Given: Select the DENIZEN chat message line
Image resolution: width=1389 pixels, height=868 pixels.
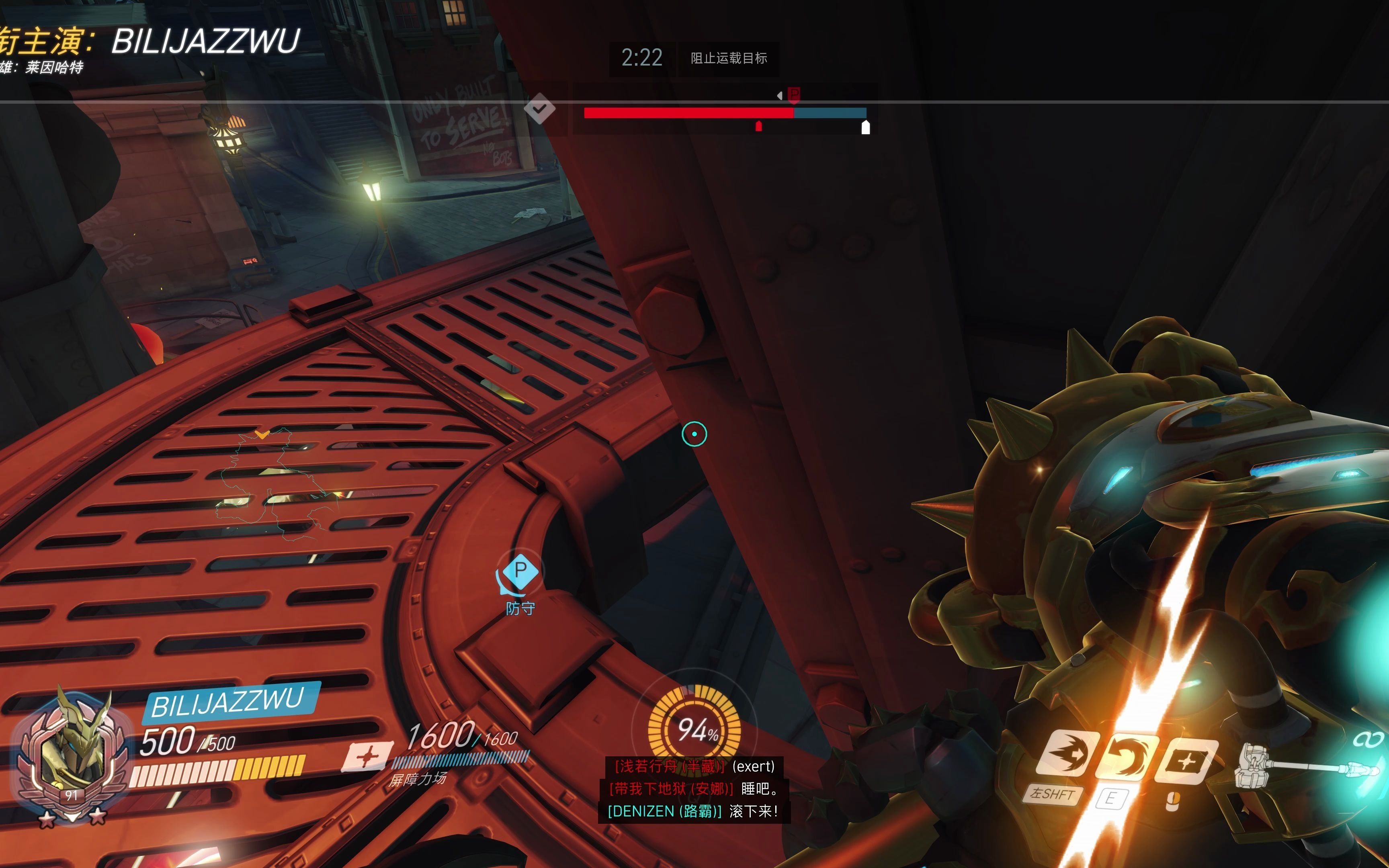Looking at the screenshot, I should coord(693,811).
